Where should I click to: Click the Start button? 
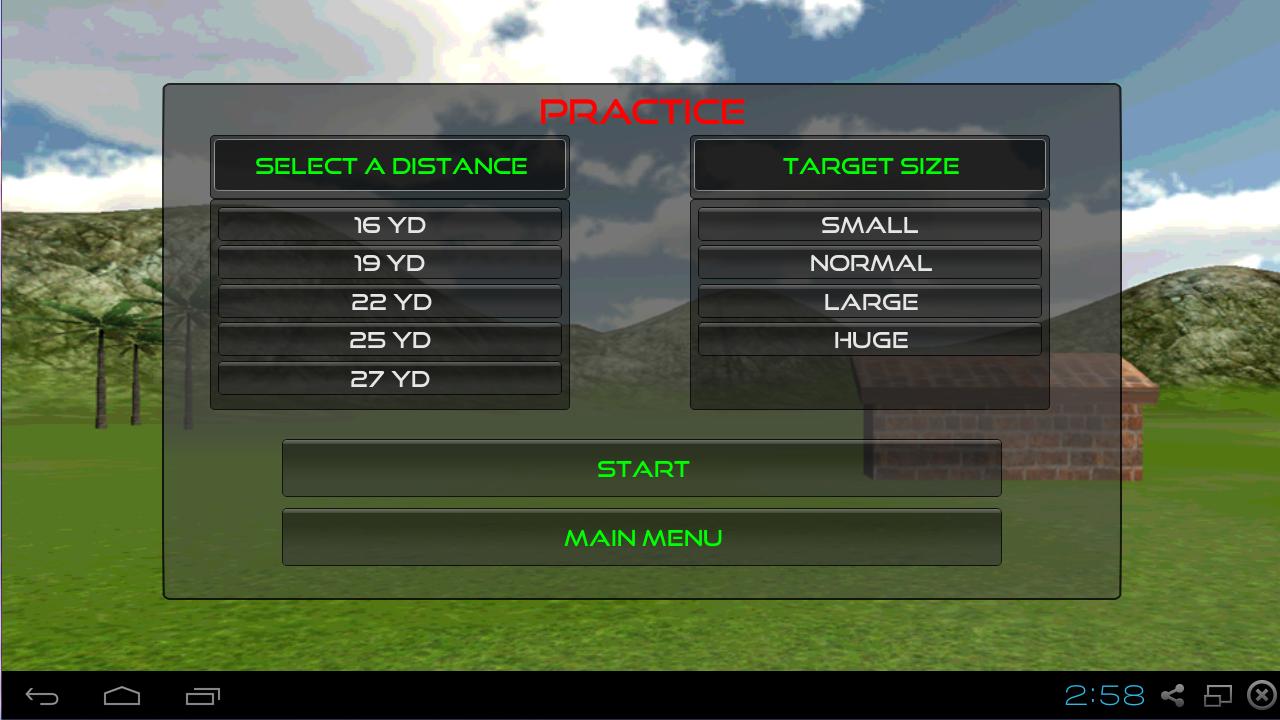click(642, 468)
